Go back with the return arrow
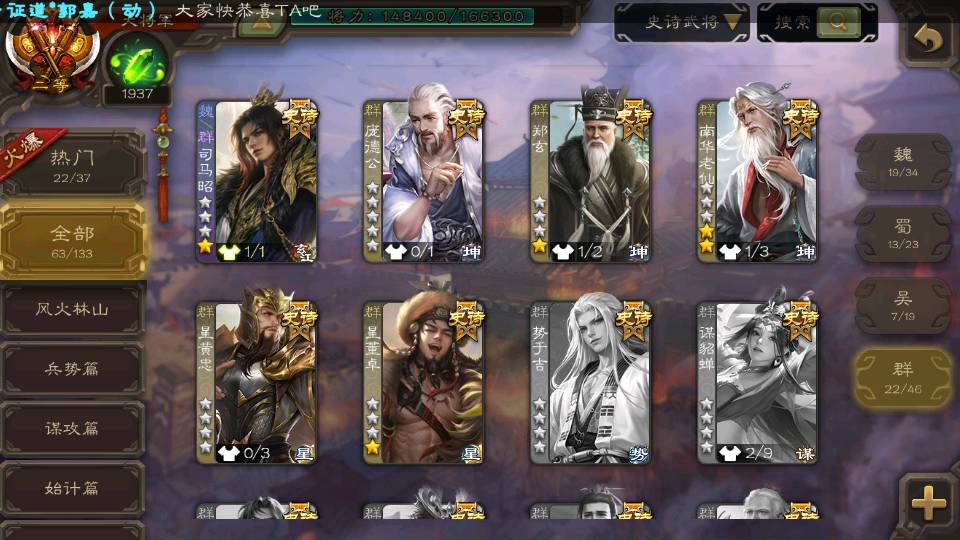Viewport: 960px width, 540px height. coord(929,41)
